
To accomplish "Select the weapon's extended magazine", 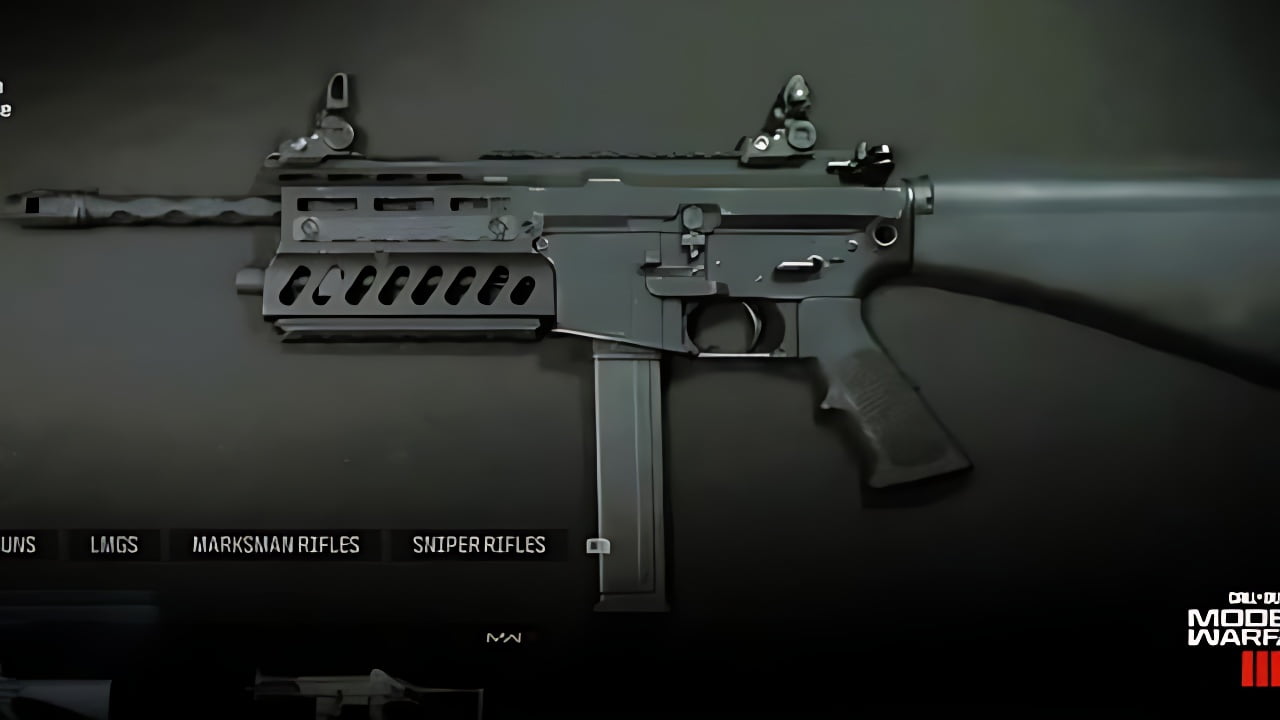I will 626,470.
